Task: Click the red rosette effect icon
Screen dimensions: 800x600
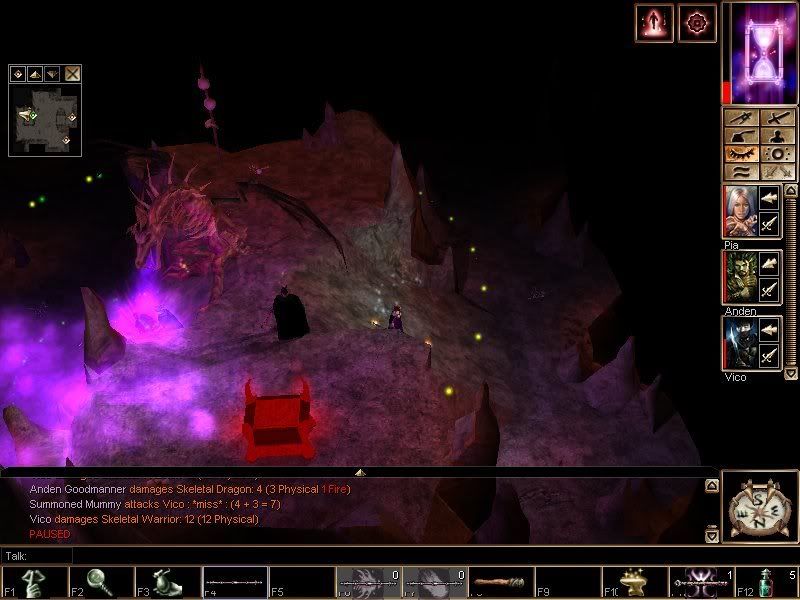Action: [x=697, y=23]
